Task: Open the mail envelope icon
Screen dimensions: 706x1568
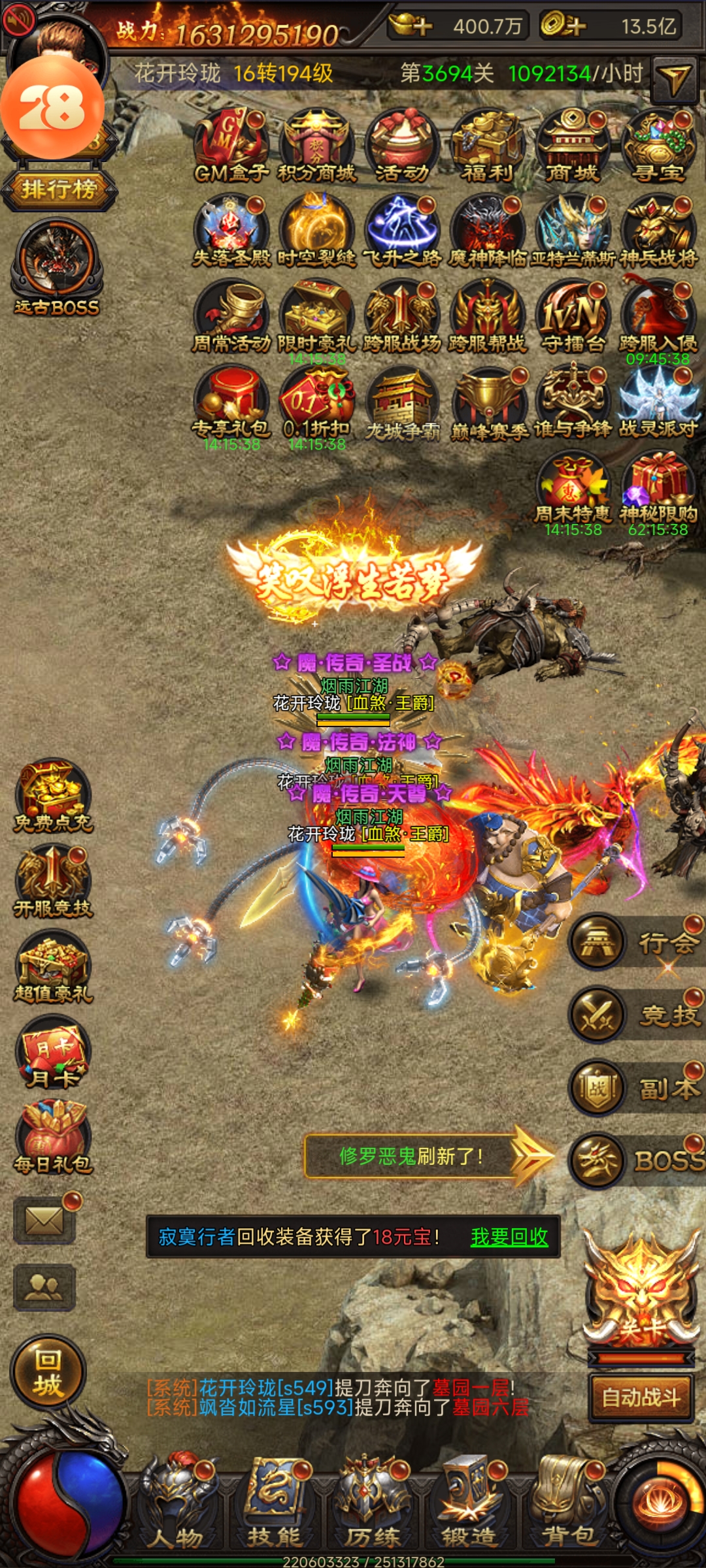Action: [x=44, y=1220]
